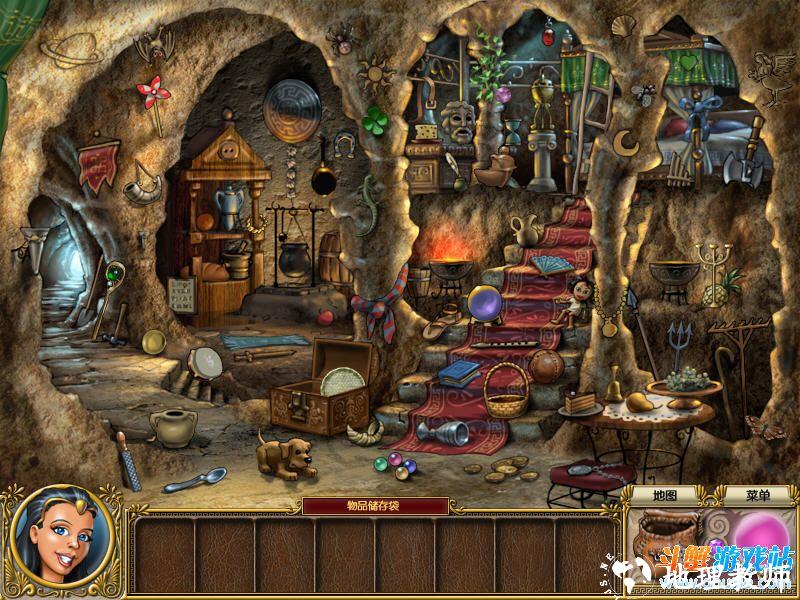This screenshot has width=800, height=600.
Task: Open the map with the 地图 button
Action: coord(665,495)
